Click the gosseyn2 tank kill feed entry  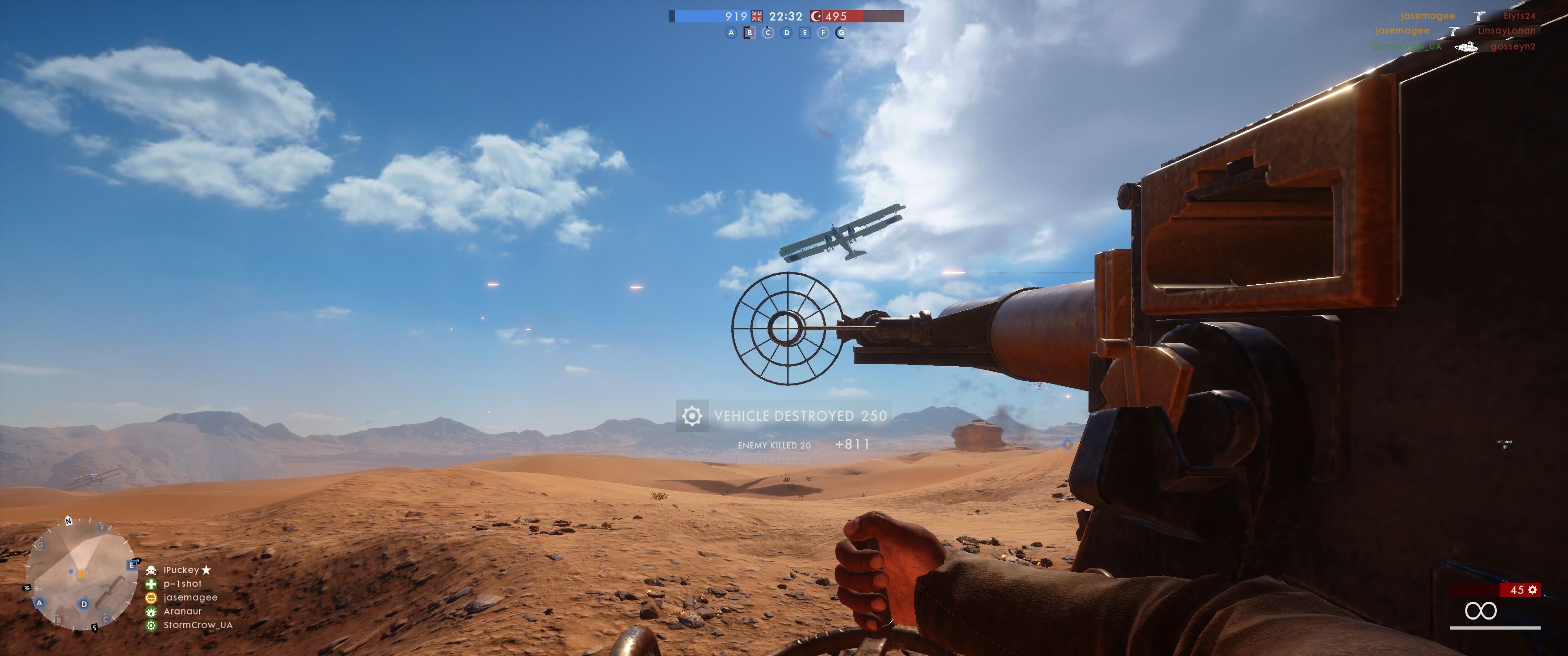click(1512, 46)
